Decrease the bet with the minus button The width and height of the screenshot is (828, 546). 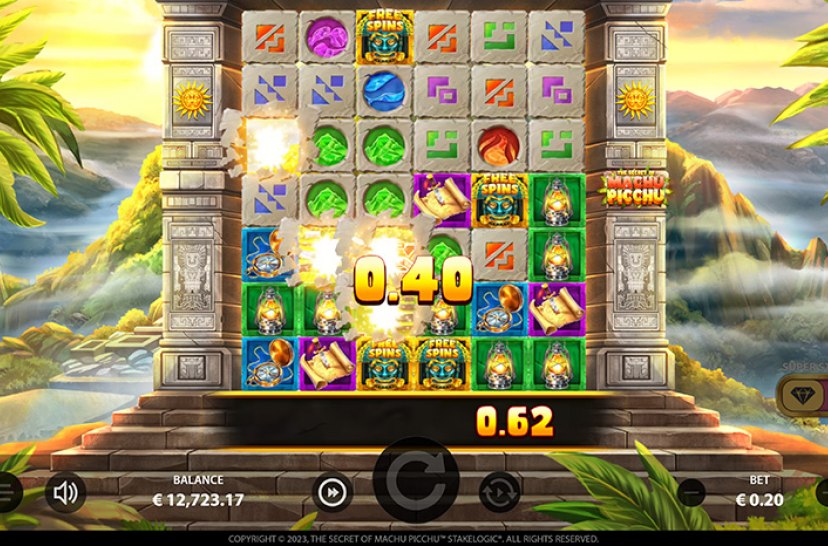click(x=690, y=492)
